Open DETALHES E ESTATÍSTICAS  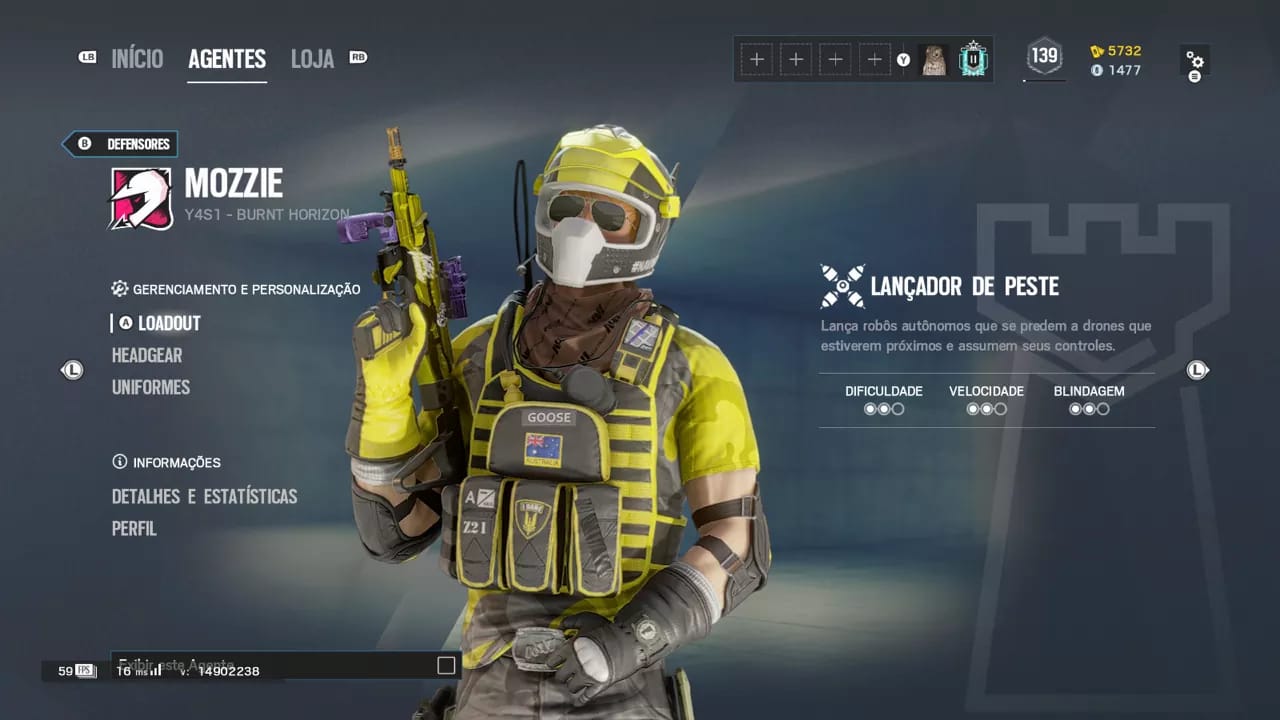(x=204, y=496)
